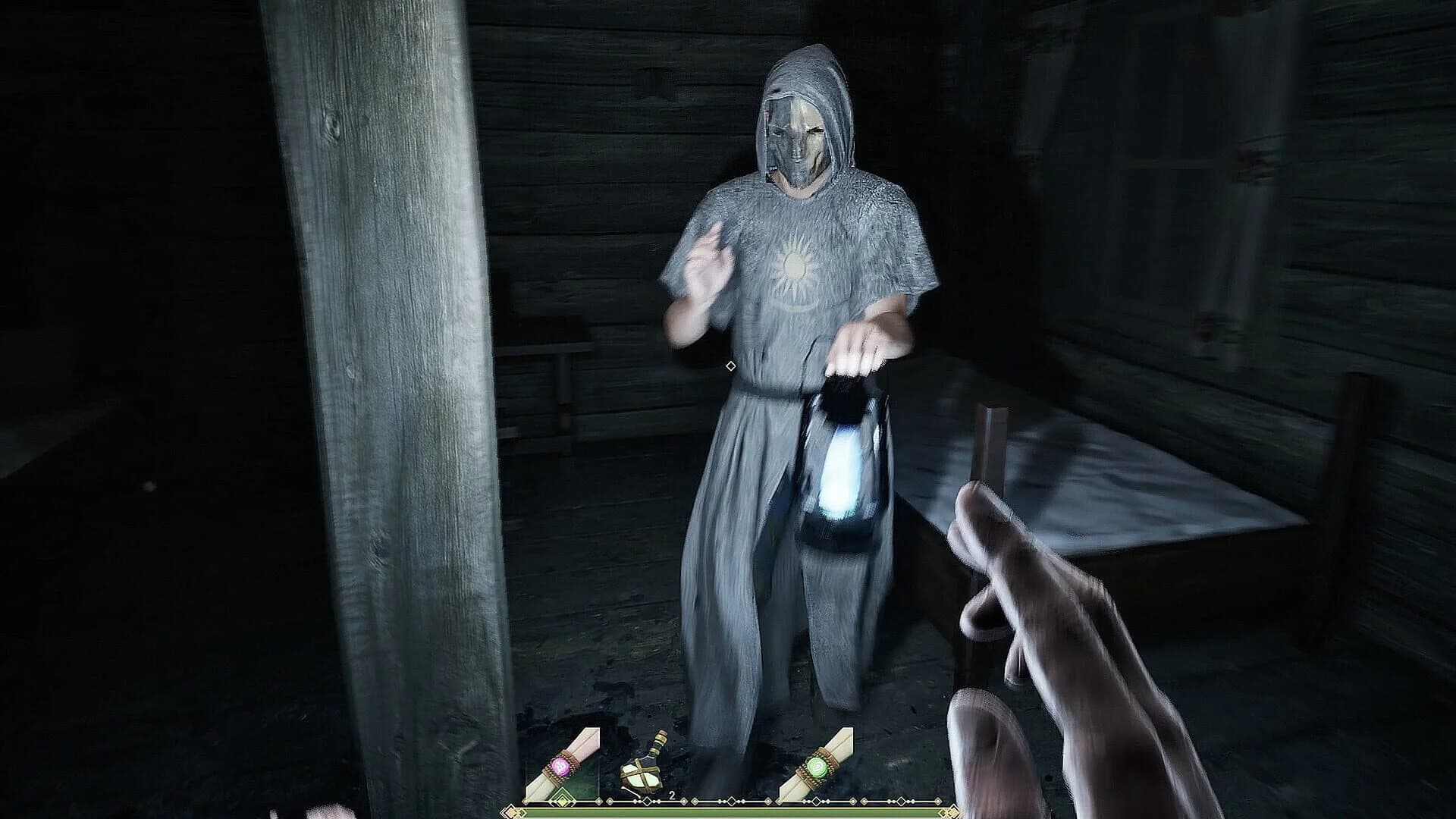Viewport: 1456px width, 819px height.
Task: Expand the right edge marker of the status bar
Action: 950,813
